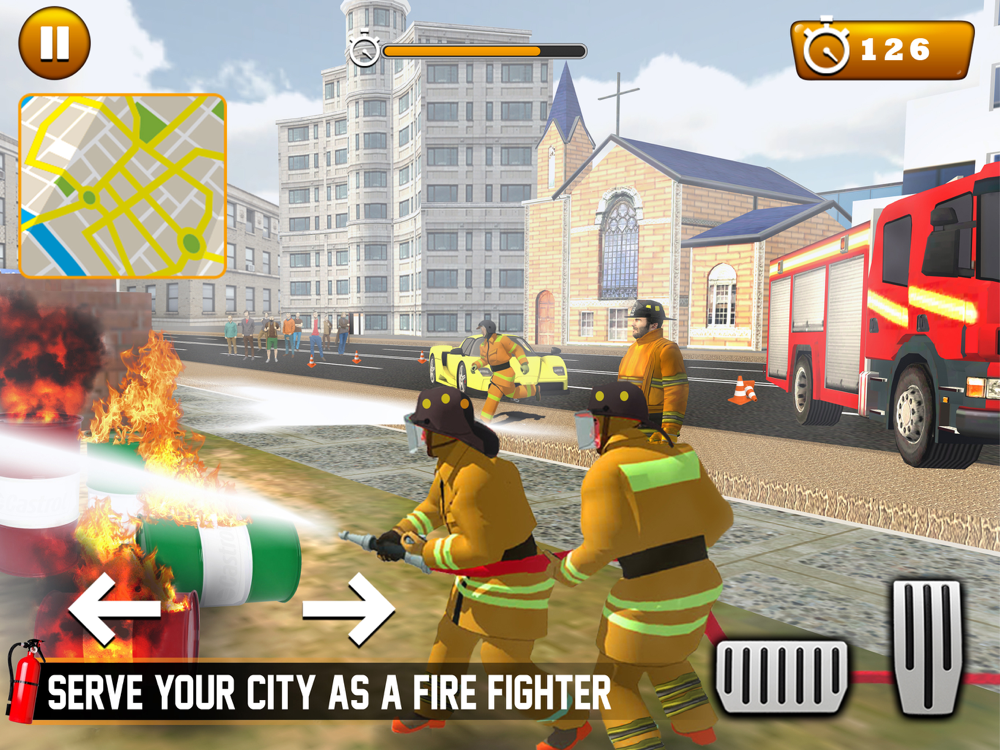Tap the tall accelerator pedal

click(927, 646)
